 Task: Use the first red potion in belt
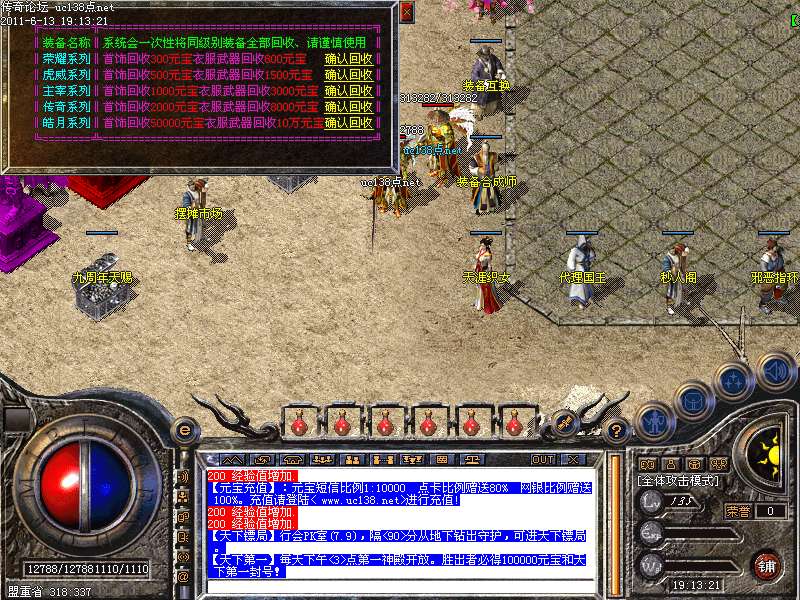[x=299, y=424]
